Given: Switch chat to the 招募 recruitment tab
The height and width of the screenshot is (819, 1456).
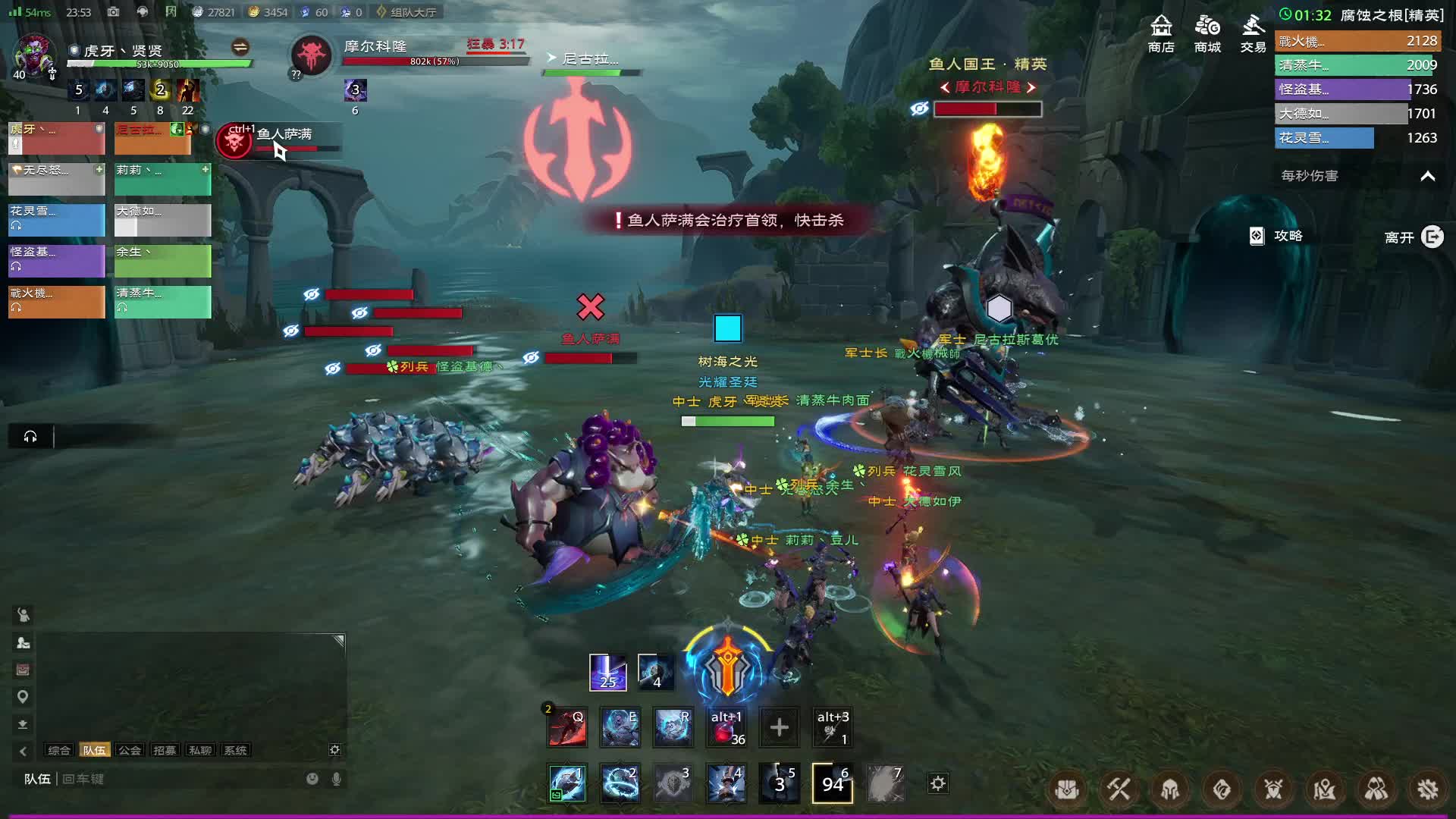Looking at the screenshot, I should pos(165,750).
